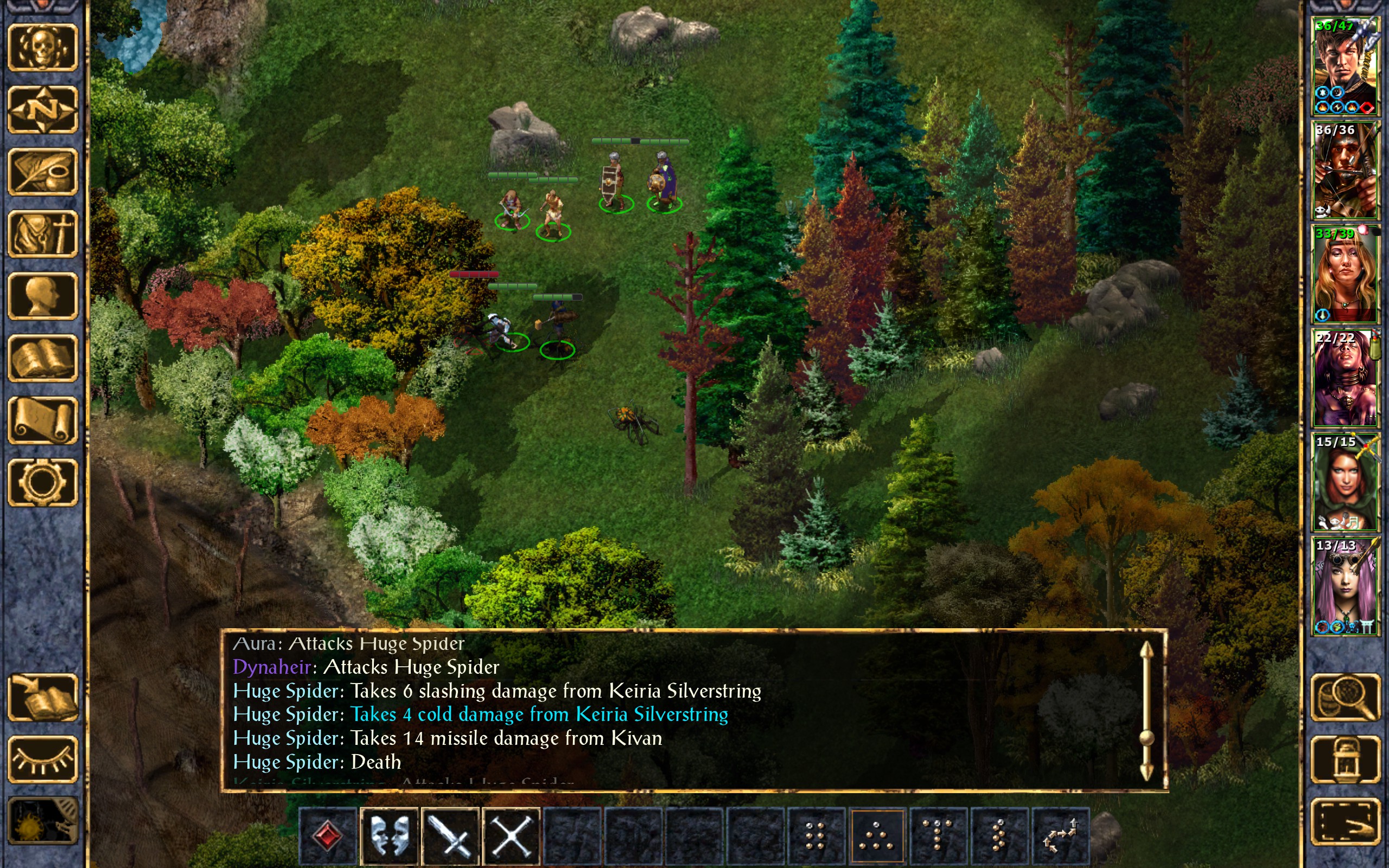Toggle the closed-eye hide interface button
Viewport: 1389px width, 868px height.
pyautogui.click(x=42, y=759)
